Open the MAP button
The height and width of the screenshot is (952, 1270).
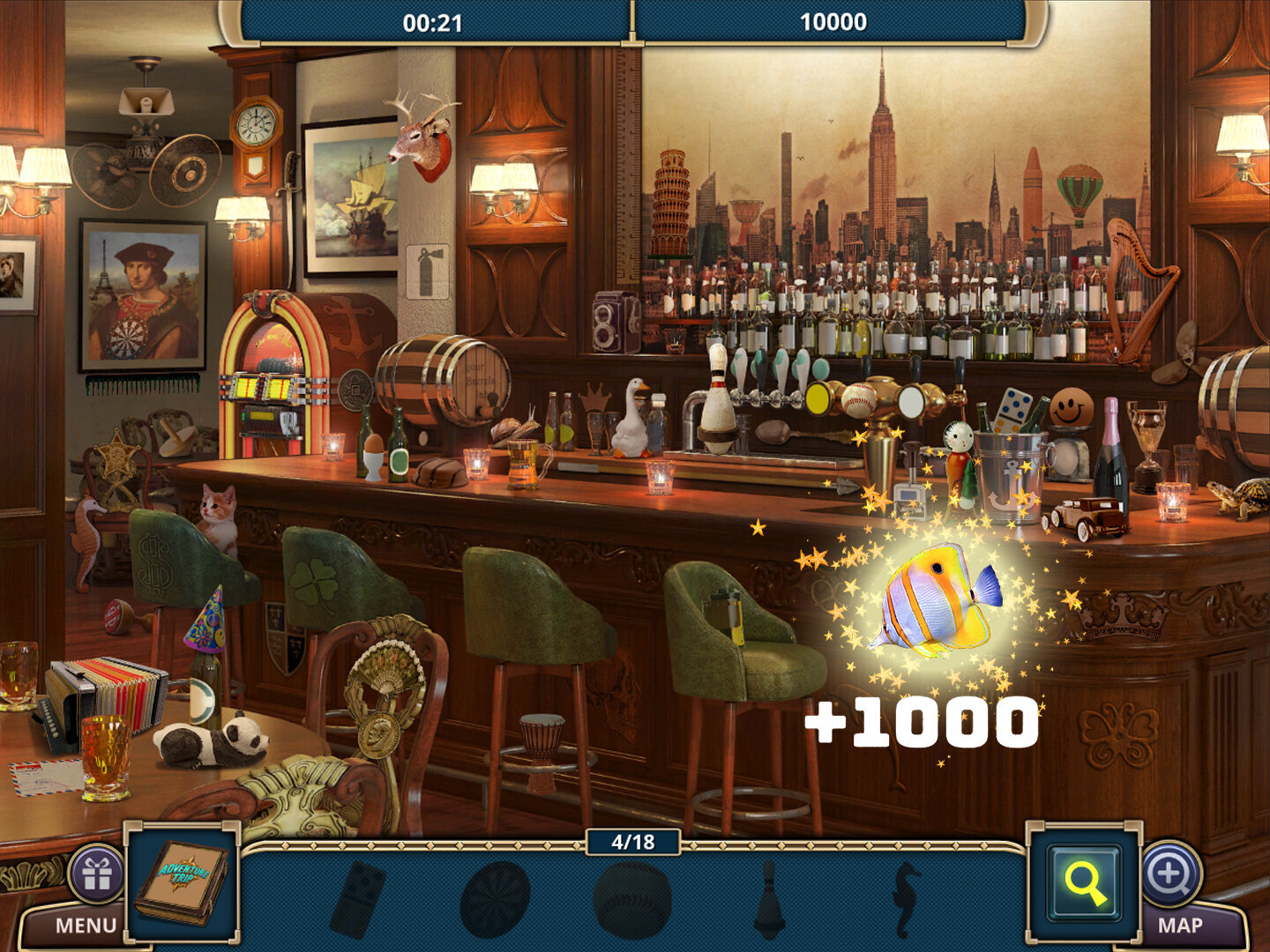coord(1180,926)
